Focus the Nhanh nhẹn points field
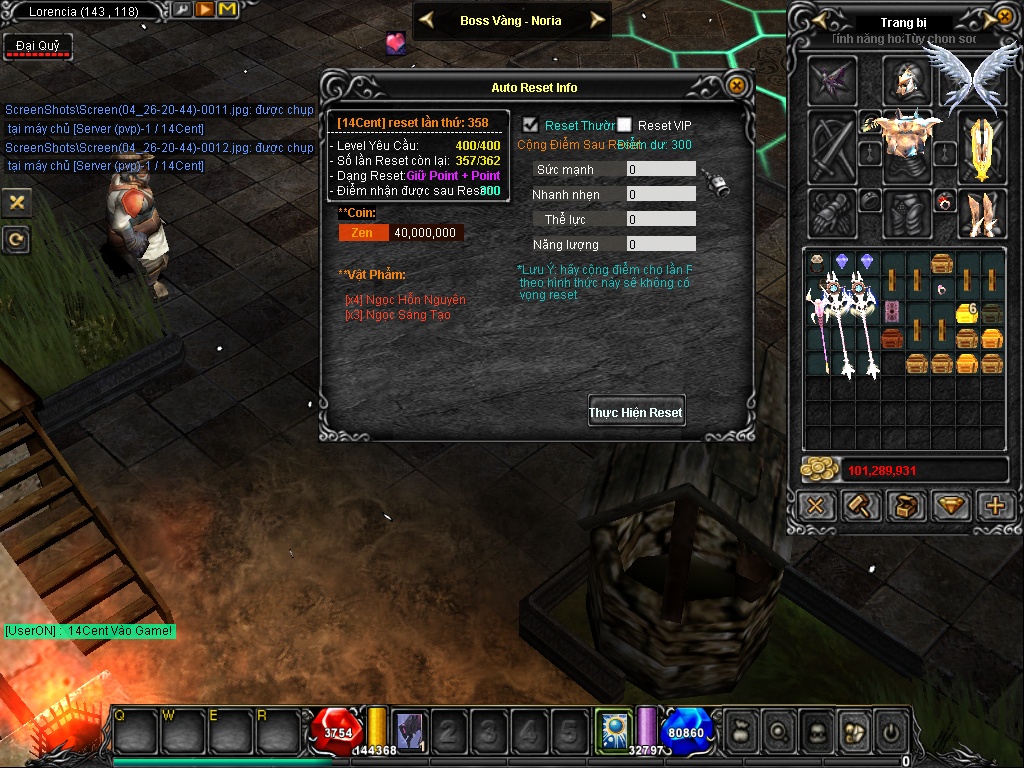Viewport: 1024px width, 768px height. coord(660,194)
